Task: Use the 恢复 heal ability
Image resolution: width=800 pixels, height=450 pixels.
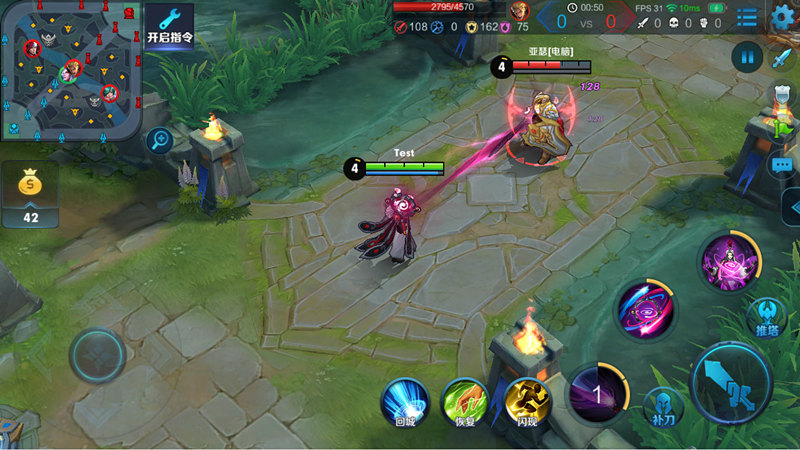Action: (464, 401)
